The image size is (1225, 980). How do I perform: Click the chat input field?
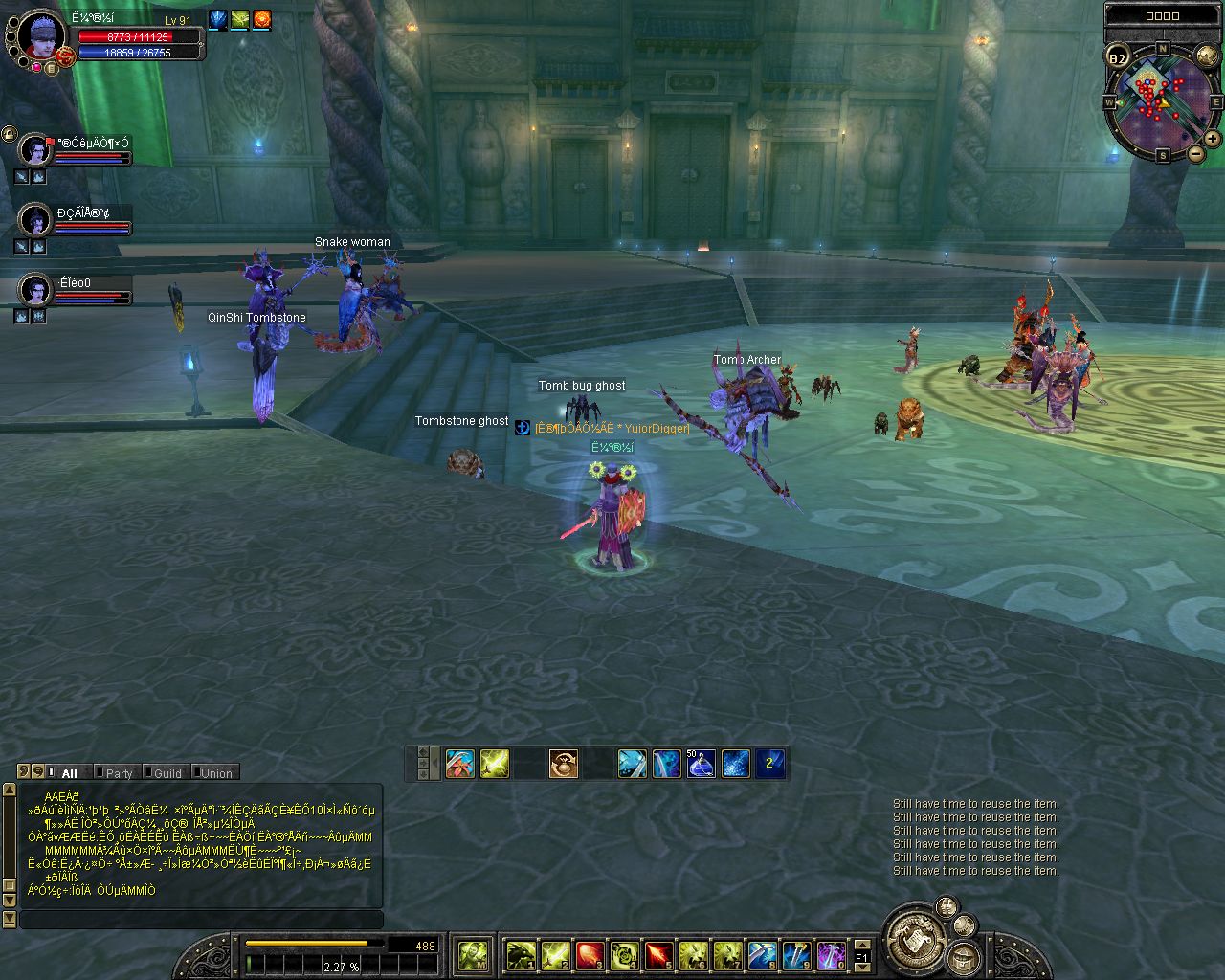(201, 920)
